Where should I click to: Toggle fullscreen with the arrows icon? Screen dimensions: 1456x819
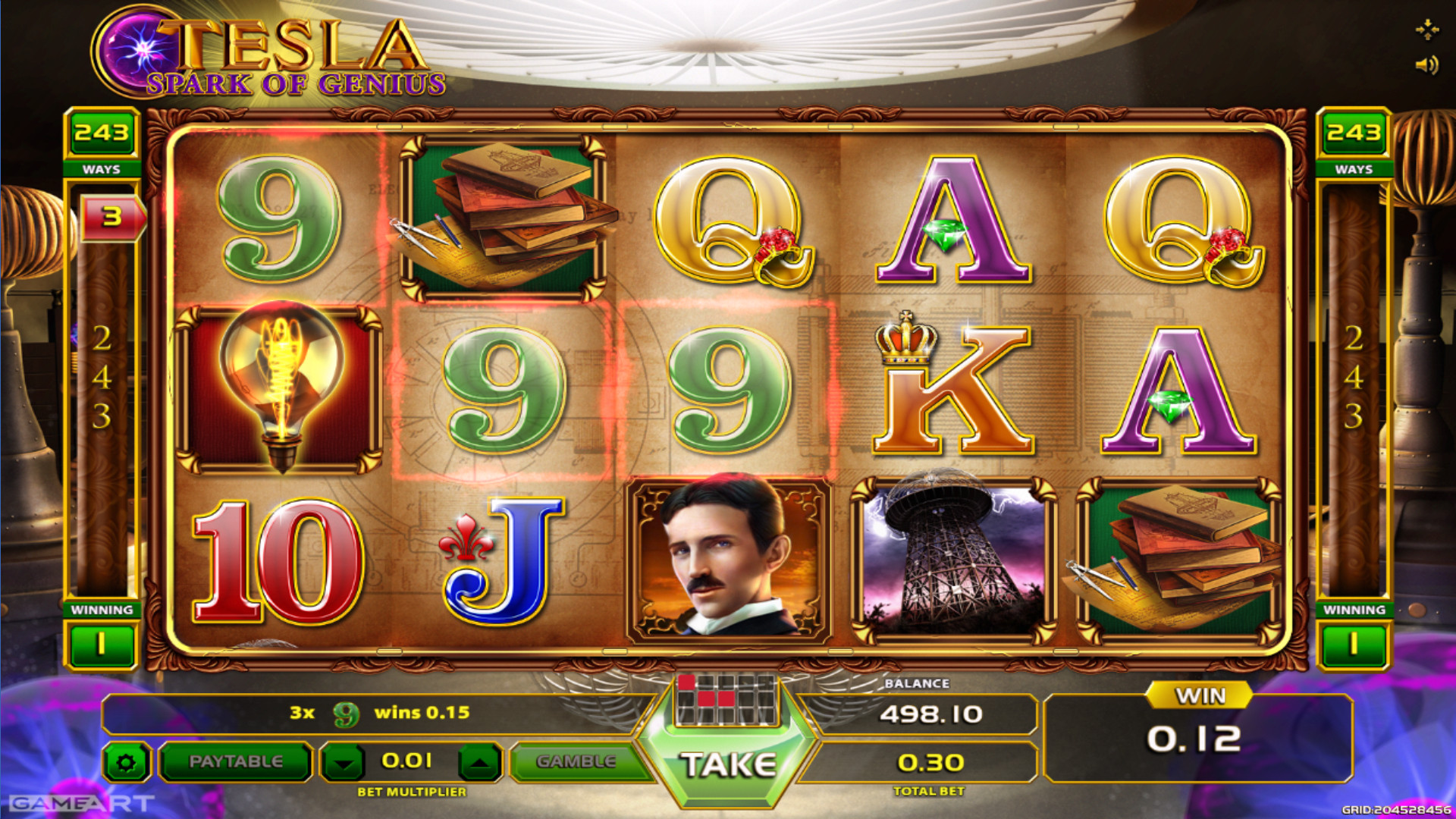coord(1426,30)
